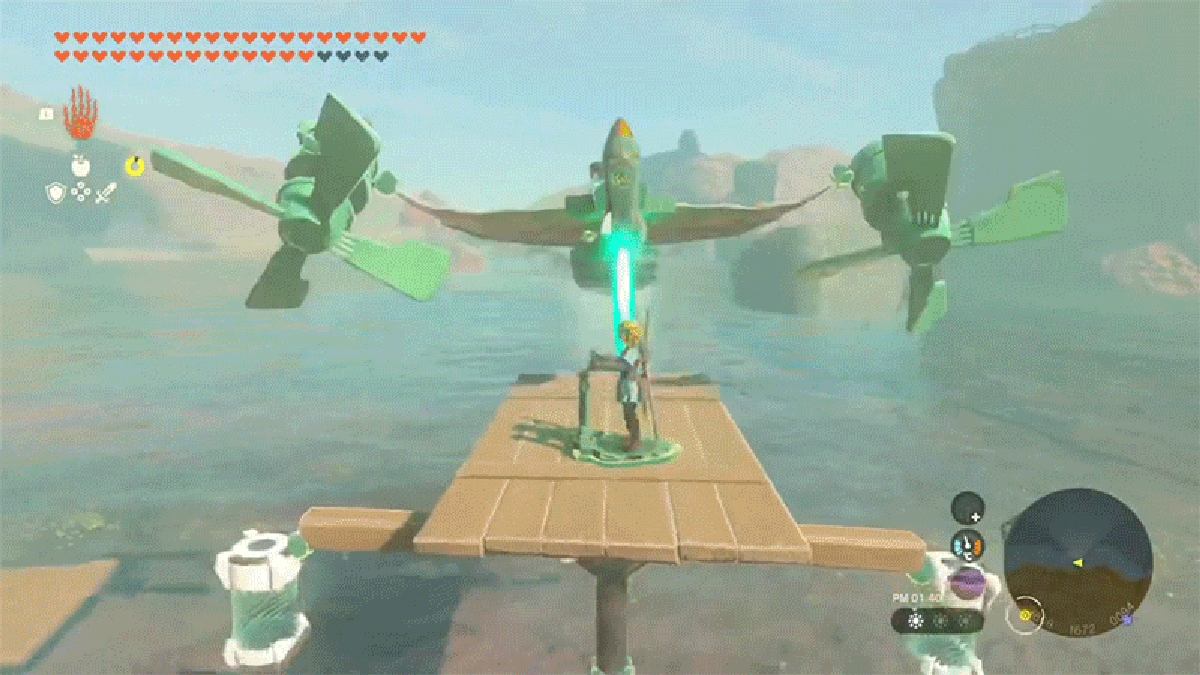Click the yellow ring gauge icon
The height and width of the screenshot is (675, 1200).
(x=132, y=165)
